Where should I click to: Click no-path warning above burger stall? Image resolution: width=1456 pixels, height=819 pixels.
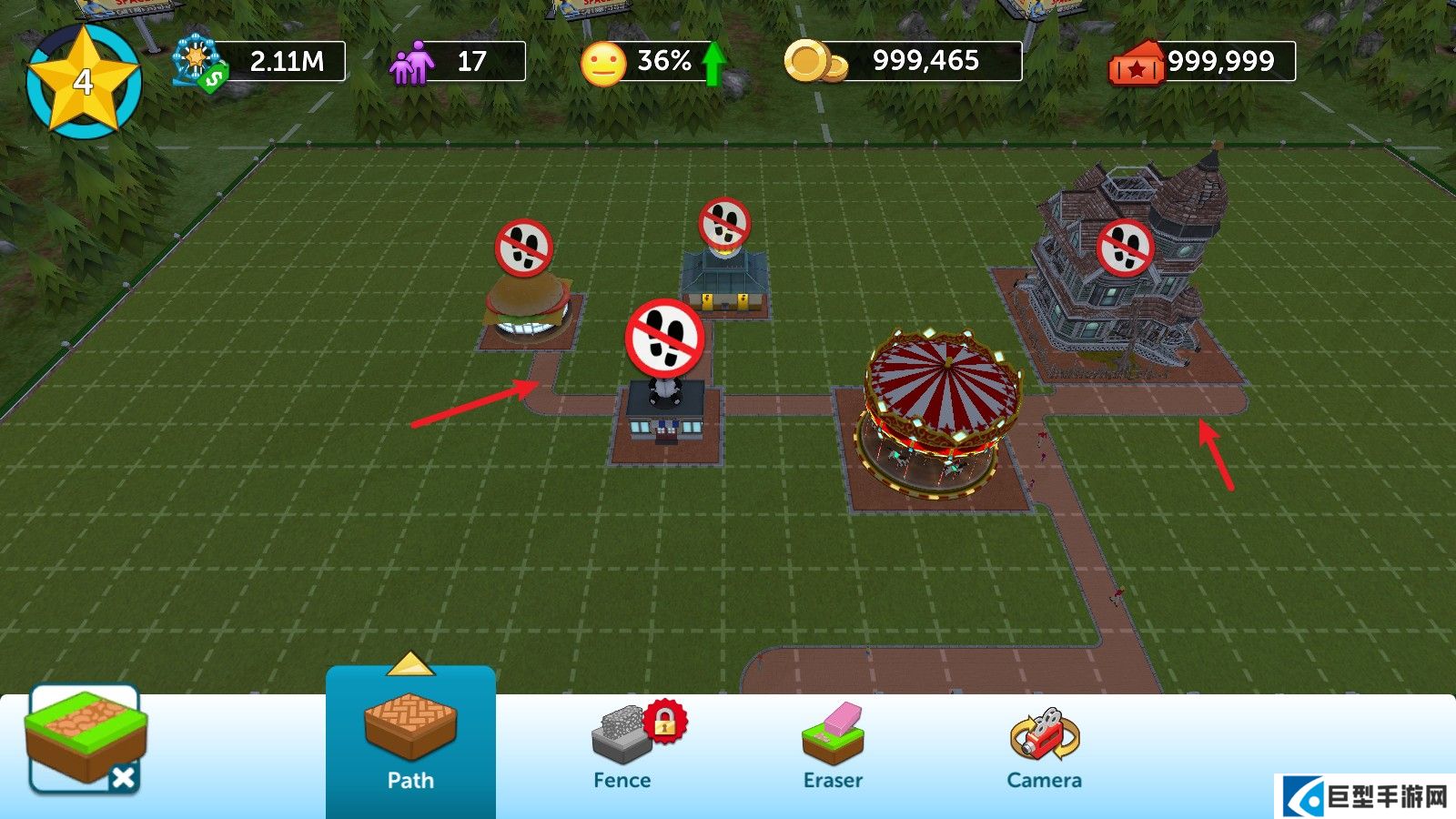click(x=524, y=248)
